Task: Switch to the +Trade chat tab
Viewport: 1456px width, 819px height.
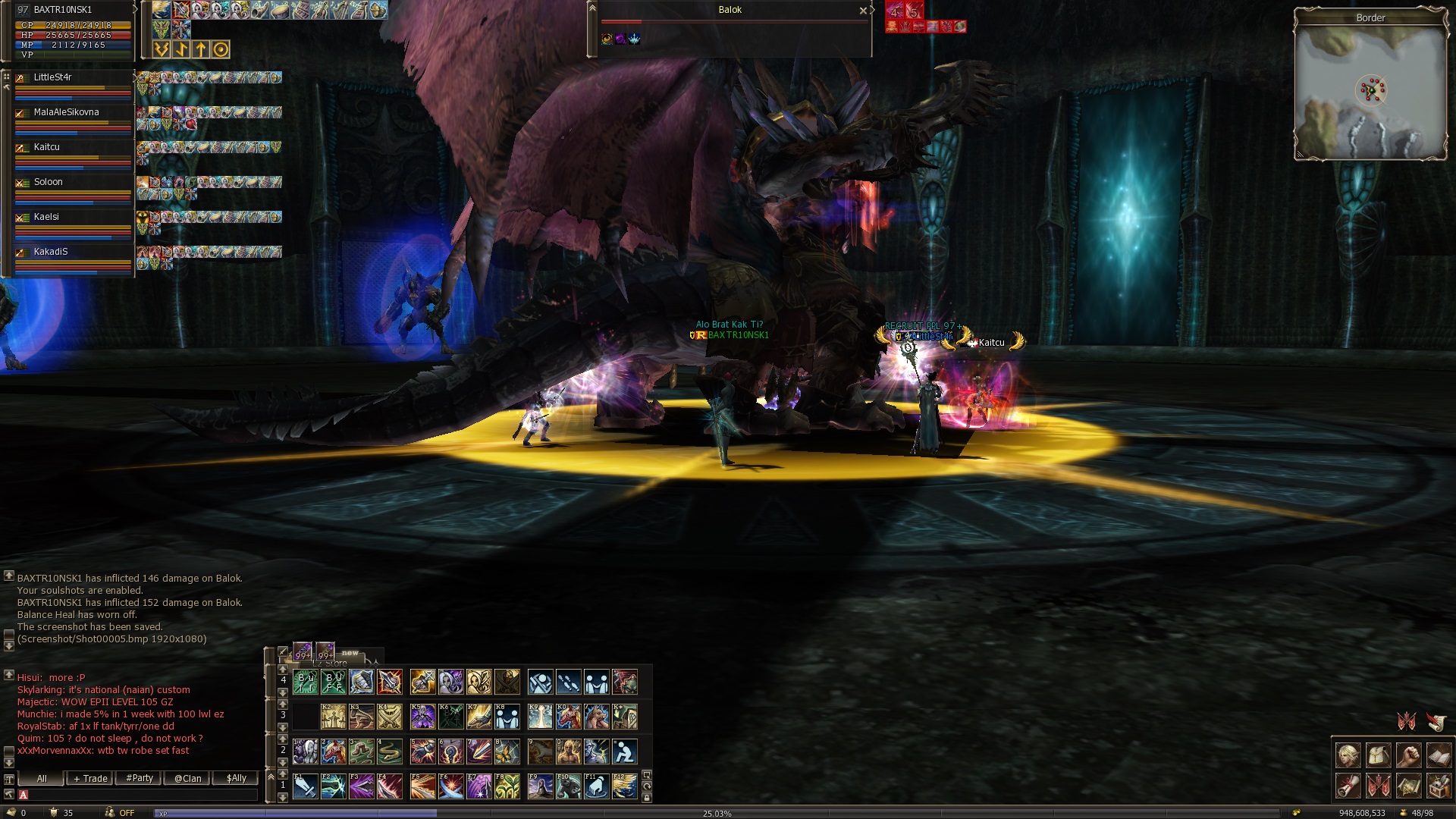Action: (x=90, y=779)
